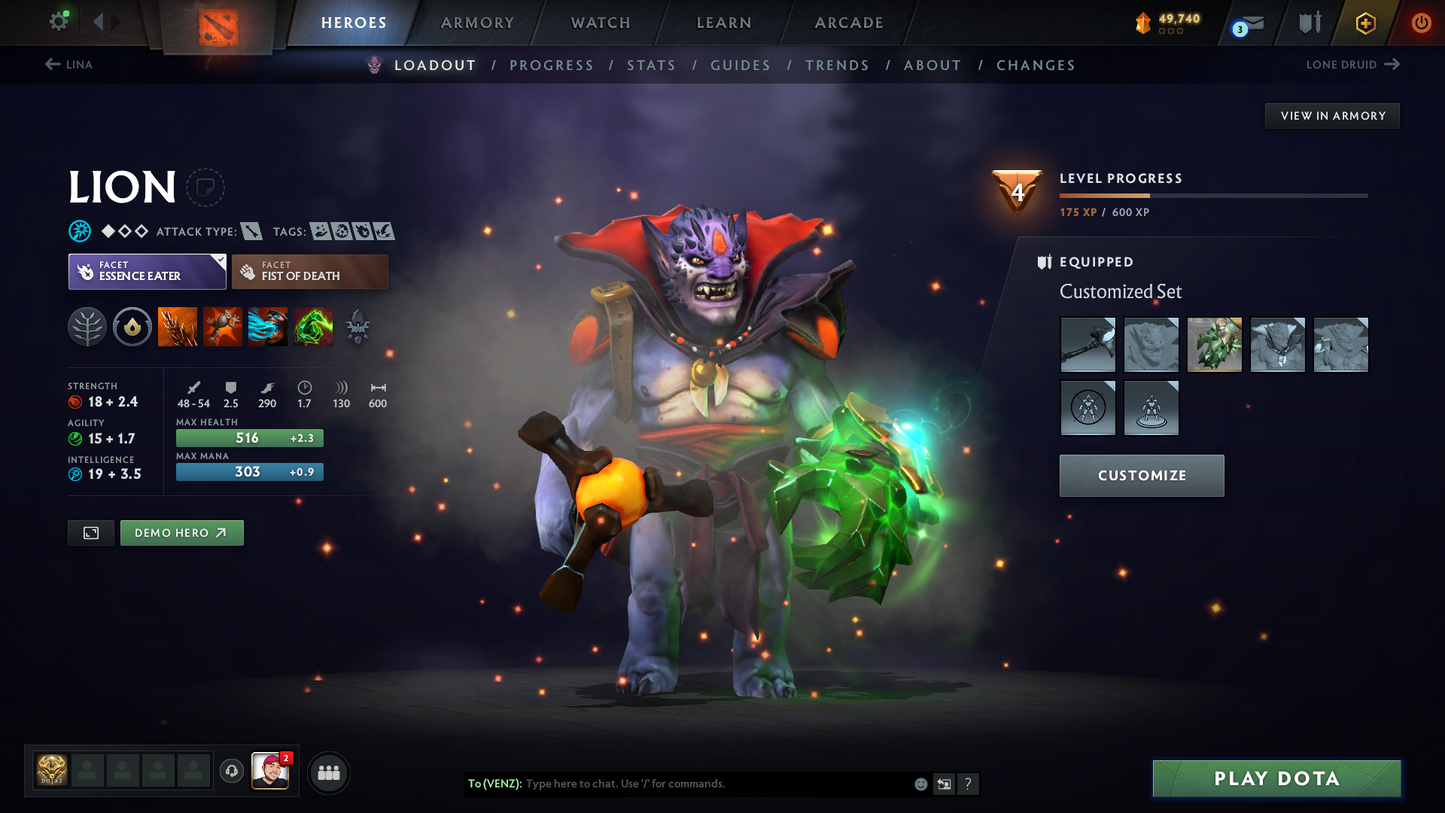Open the Dota Plus hexagon icon

[1366, 22]
